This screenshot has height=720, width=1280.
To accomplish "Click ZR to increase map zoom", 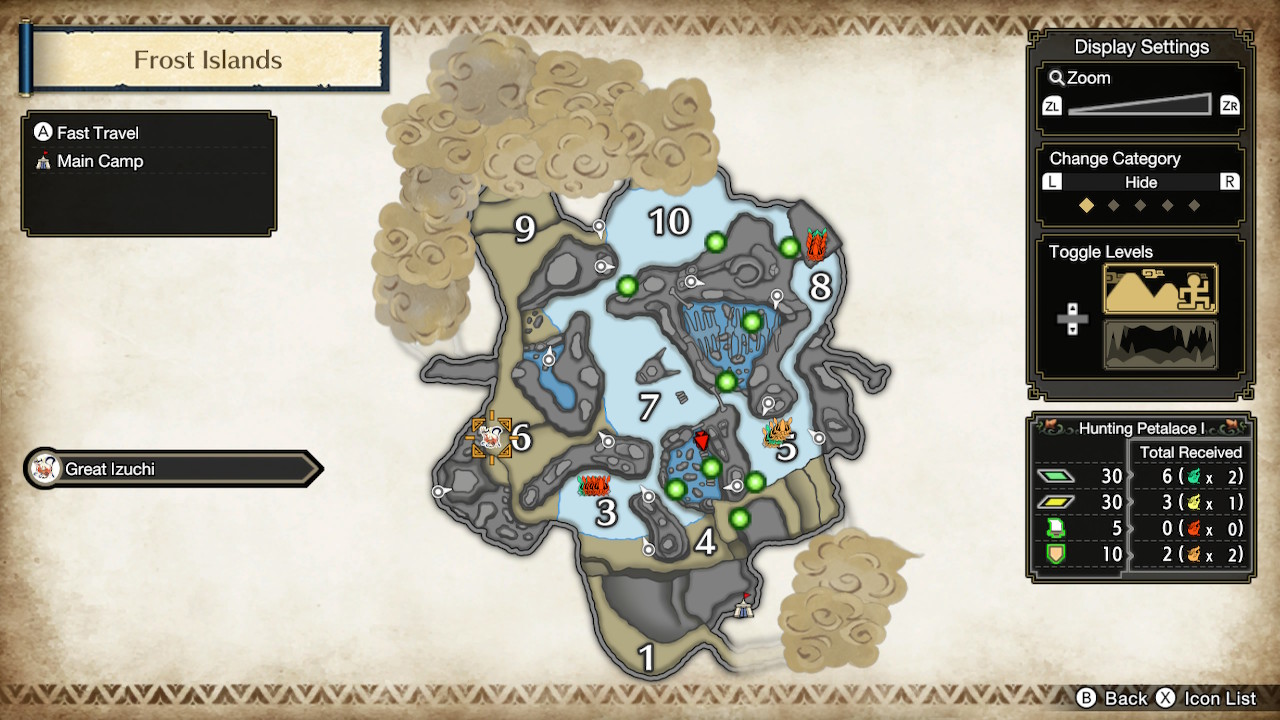I will click(x=1229, y=104).
